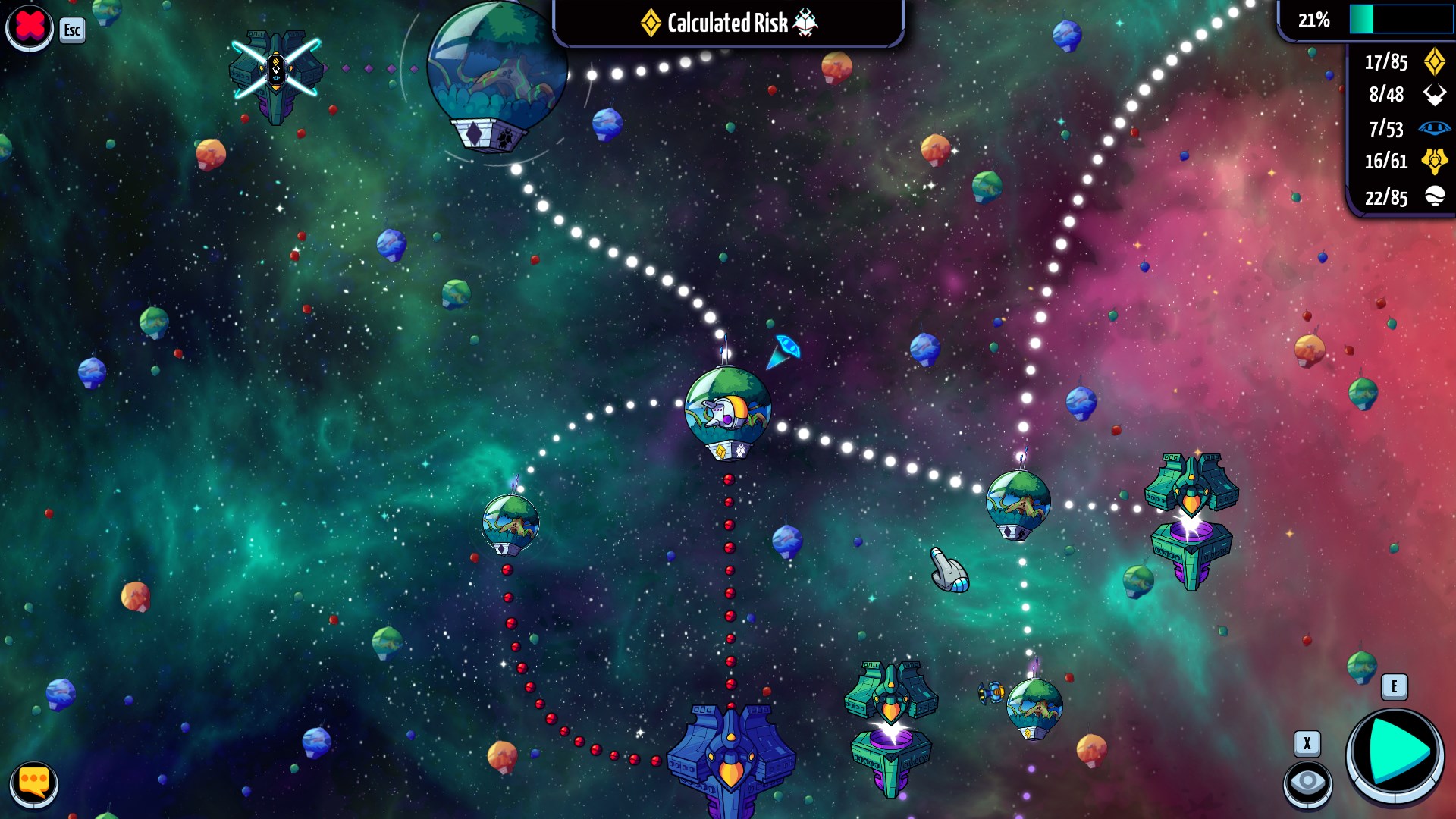Open the orange speech bubble button

click(34, 782)
